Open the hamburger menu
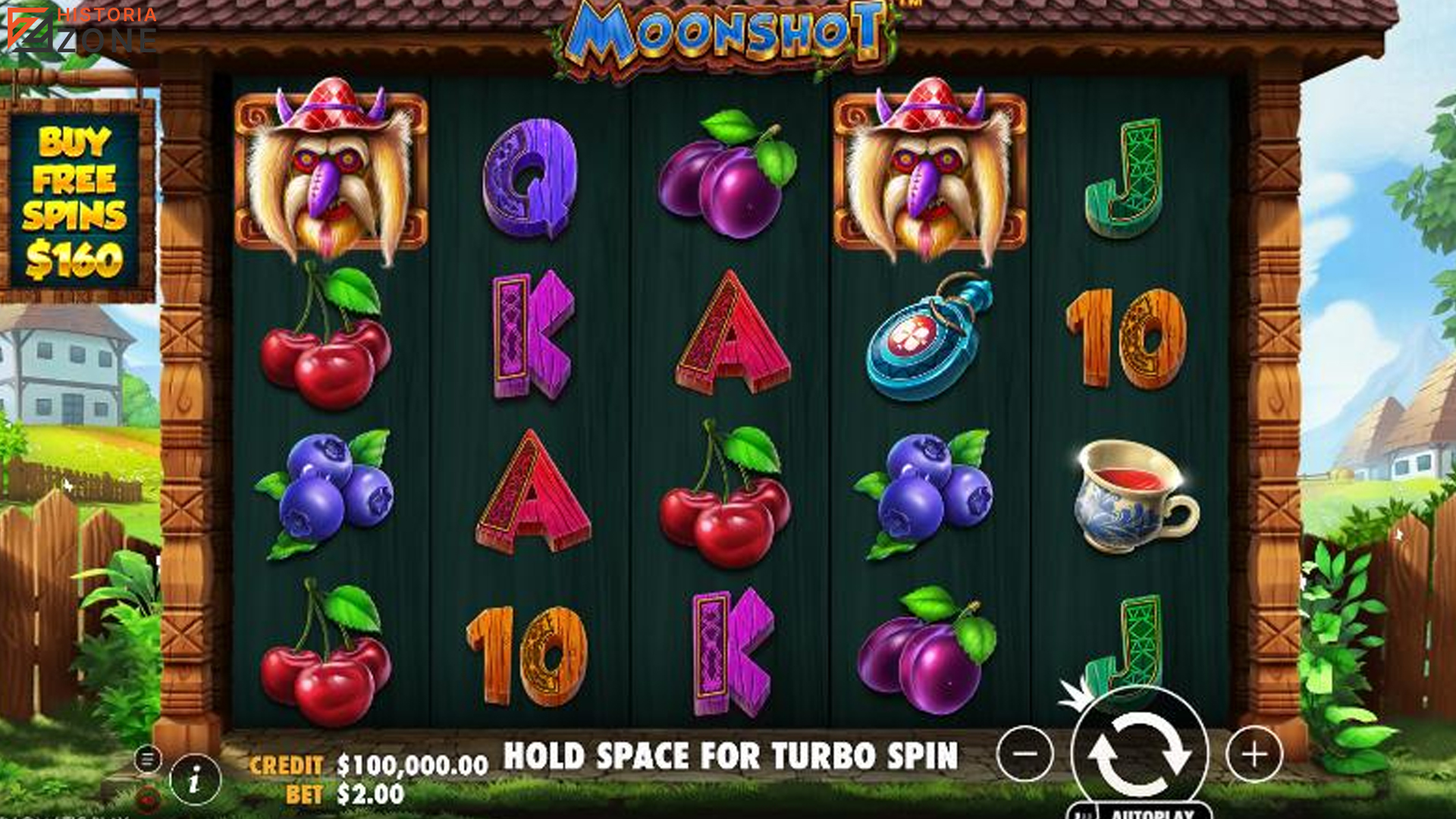This screenshot has width=1456, height=819. tap(148, 758)
